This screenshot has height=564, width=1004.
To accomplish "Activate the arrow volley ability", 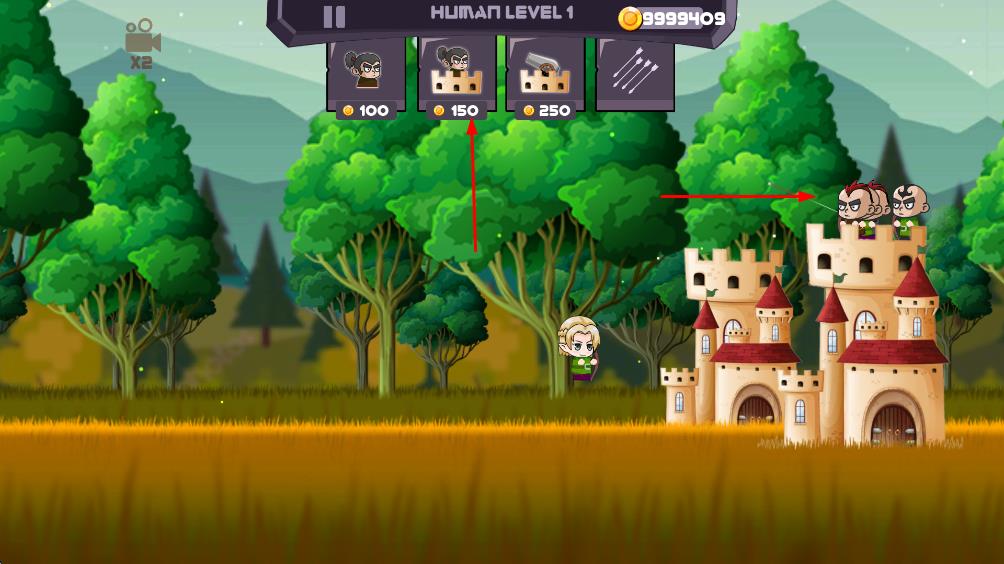I will (634, 73).
